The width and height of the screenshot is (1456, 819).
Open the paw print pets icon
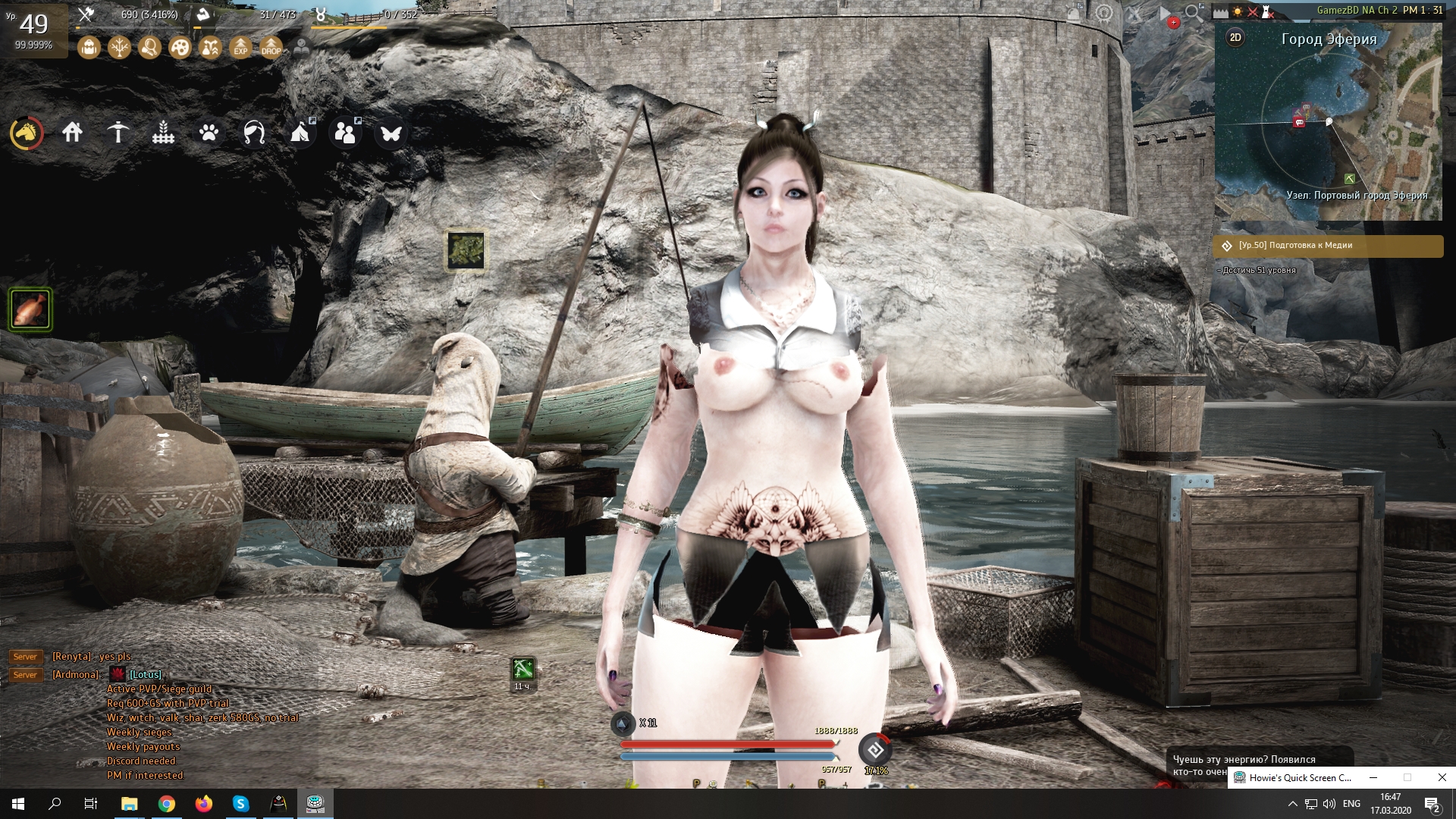[209, 133]
